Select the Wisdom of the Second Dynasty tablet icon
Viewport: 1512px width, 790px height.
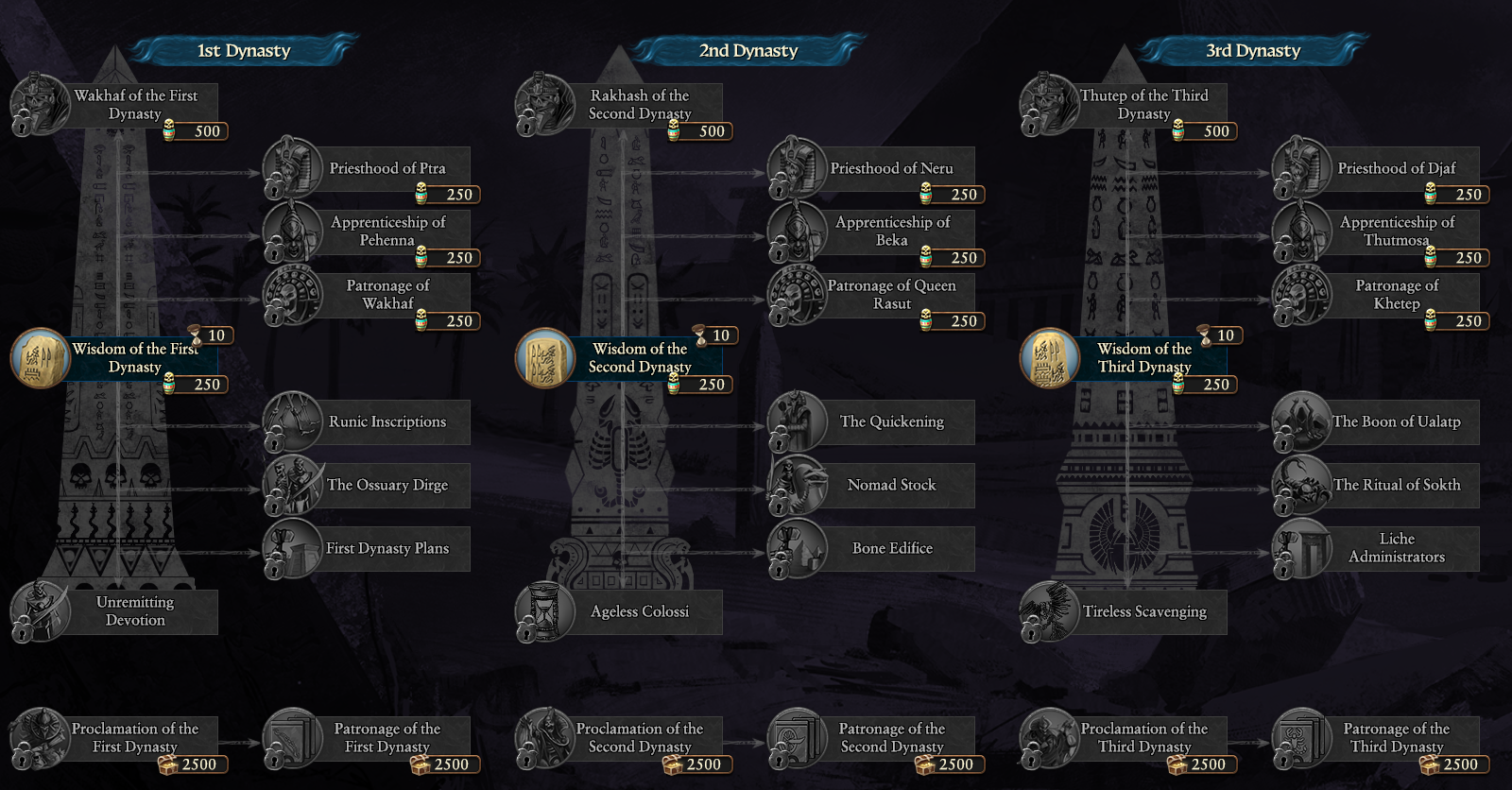[545, 357]
